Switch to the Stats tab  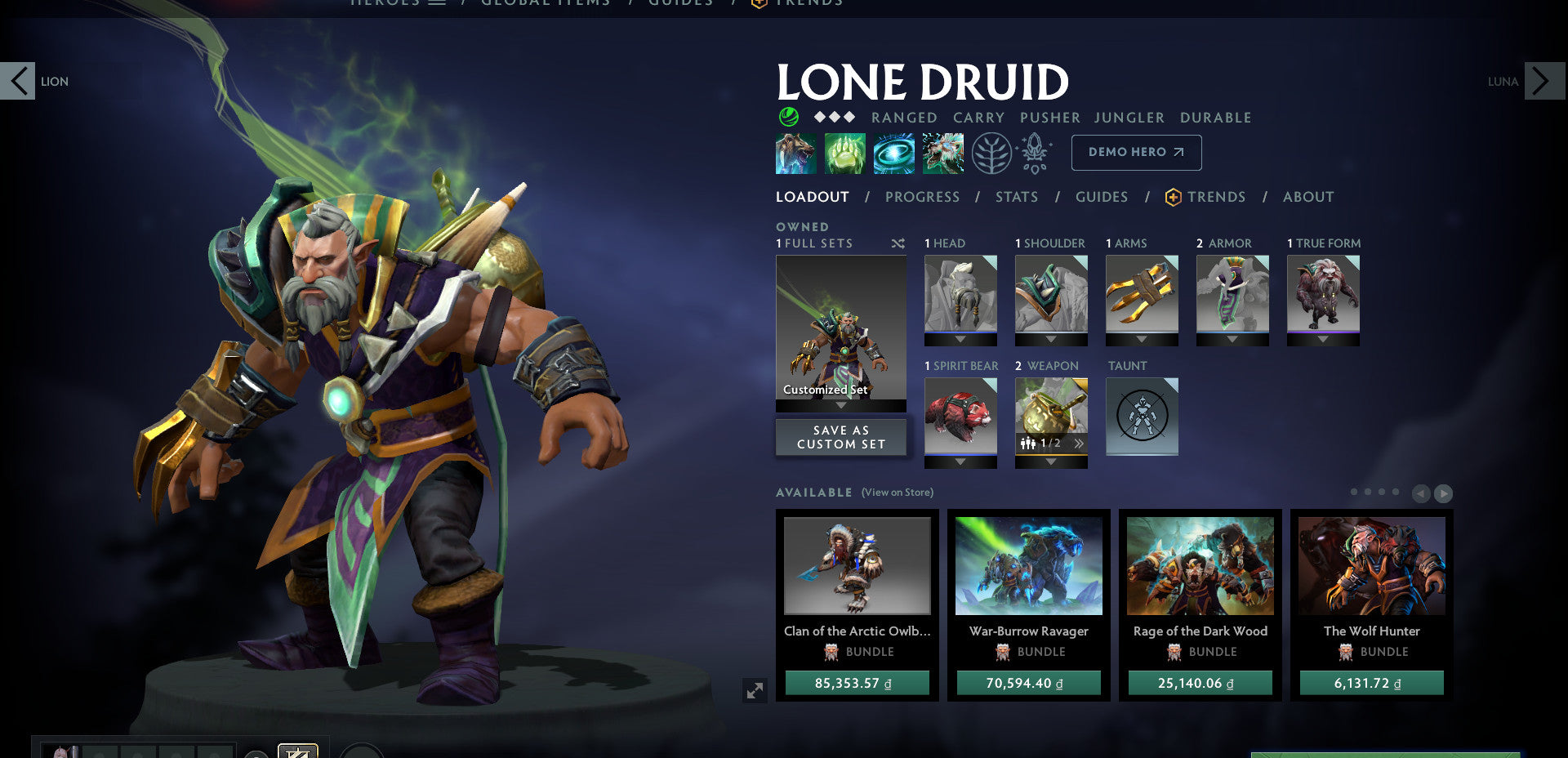pyautogui.click(x=1017, y=196)
